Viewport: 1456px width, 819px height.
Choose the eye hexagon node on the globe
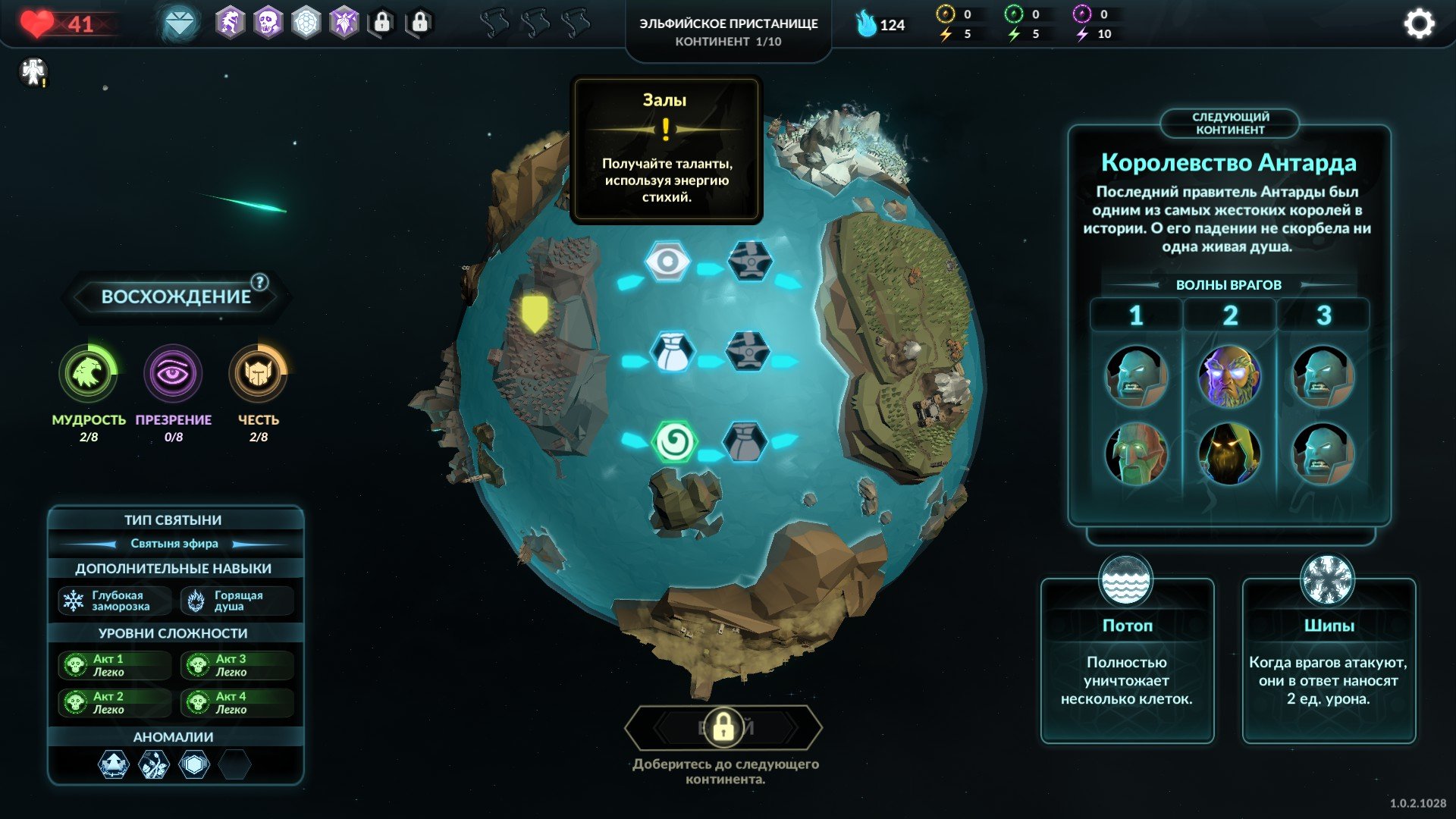(667, 262)
